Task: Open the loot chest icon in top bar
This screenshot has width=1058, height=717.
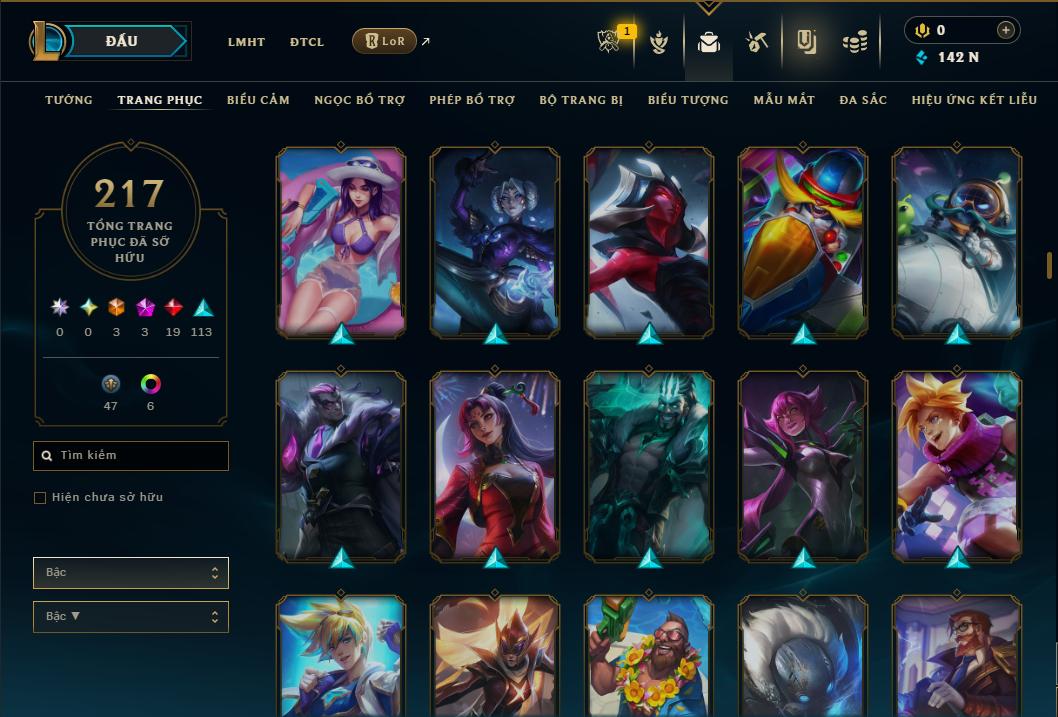Action: click(x=756, y=42)
